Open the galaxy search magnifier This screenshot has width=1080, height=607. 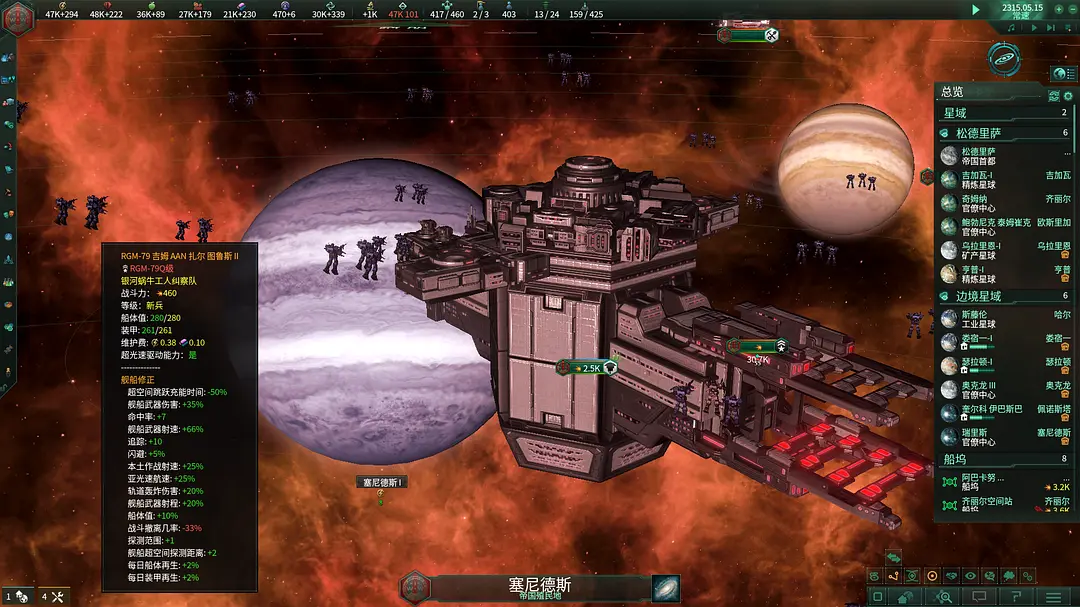942,597
